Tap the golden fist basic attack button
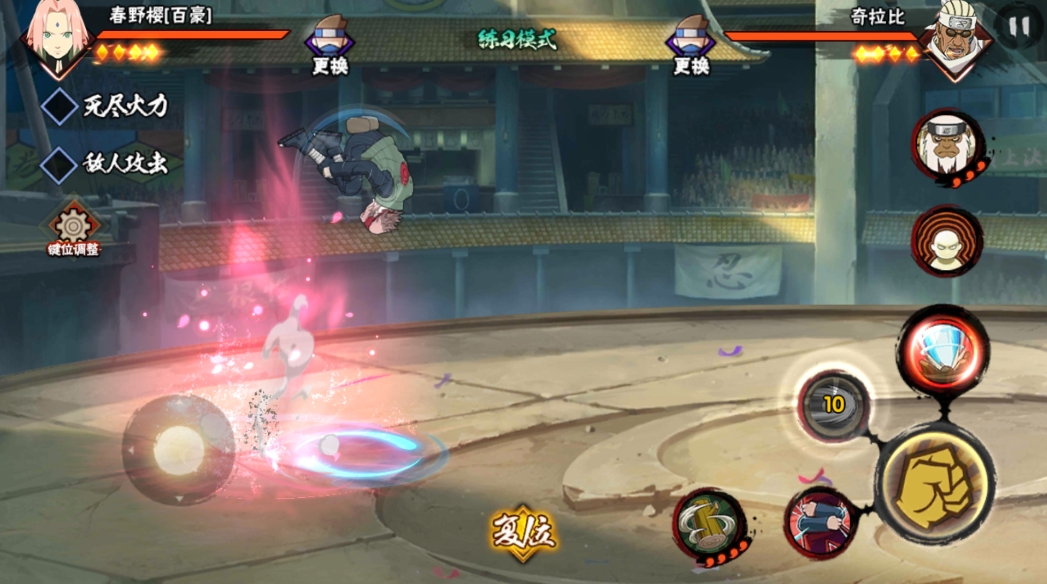The width and height of the screenshot is (1047, 584). point(932,483)
